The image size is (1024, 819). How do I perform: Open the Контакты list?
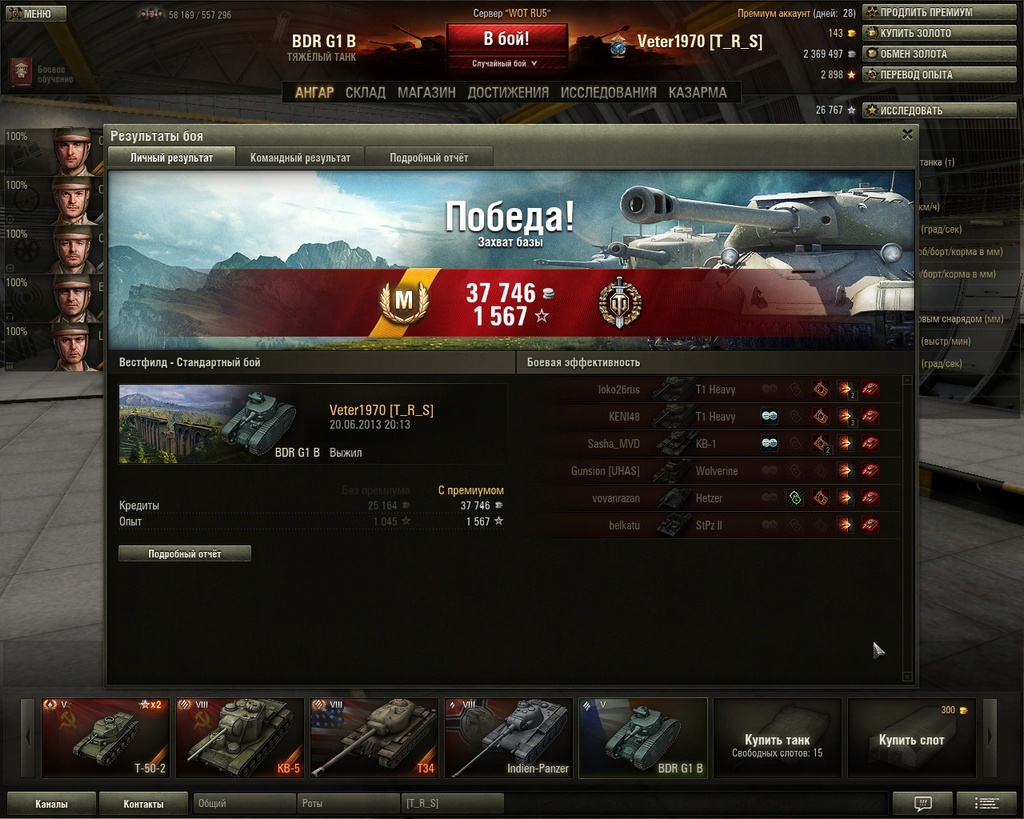(x=143, y=803)
